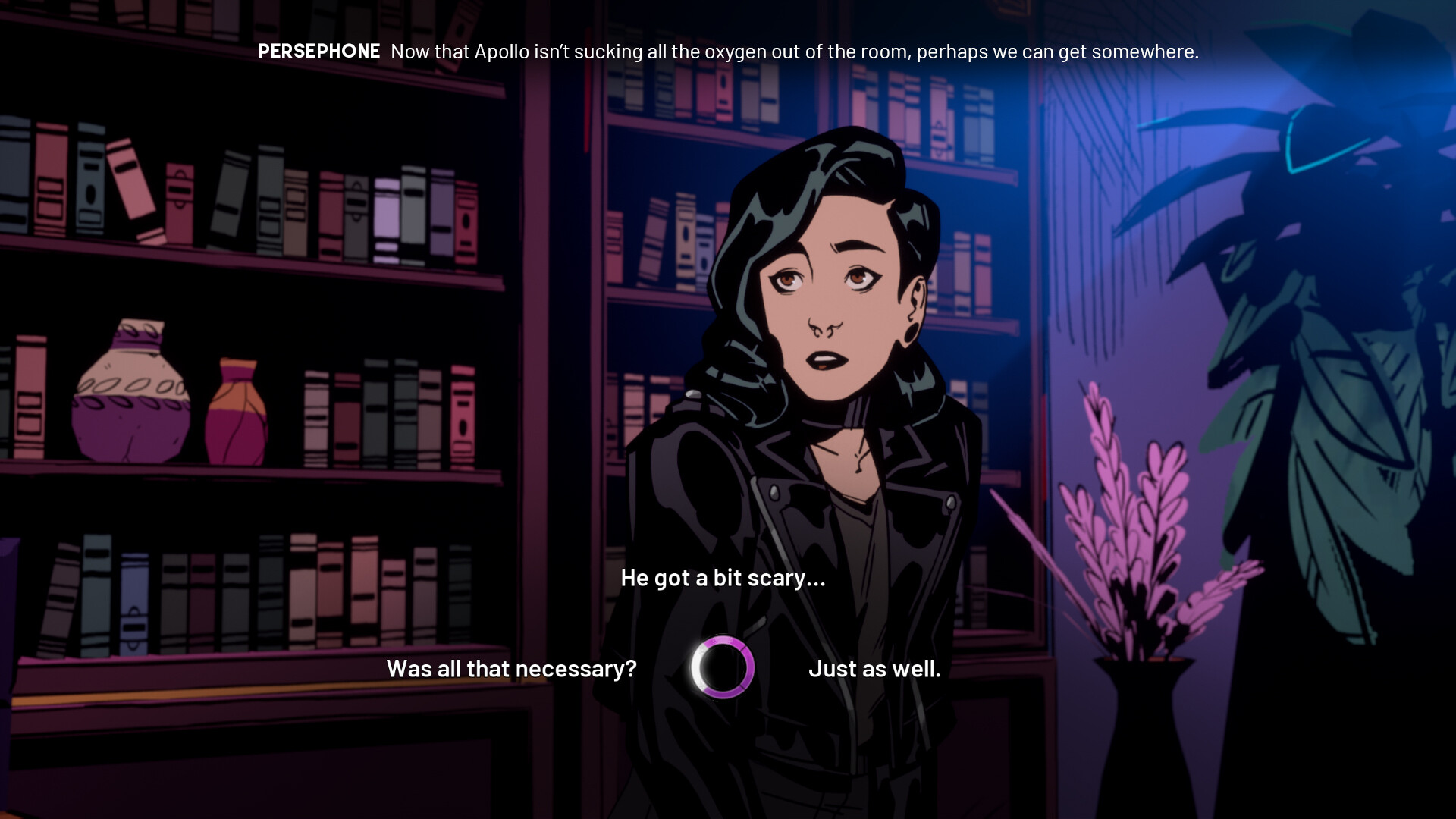Click the orange vase beside the purple one
This screenshot has width=1456, height=819.
click(239, 413)
